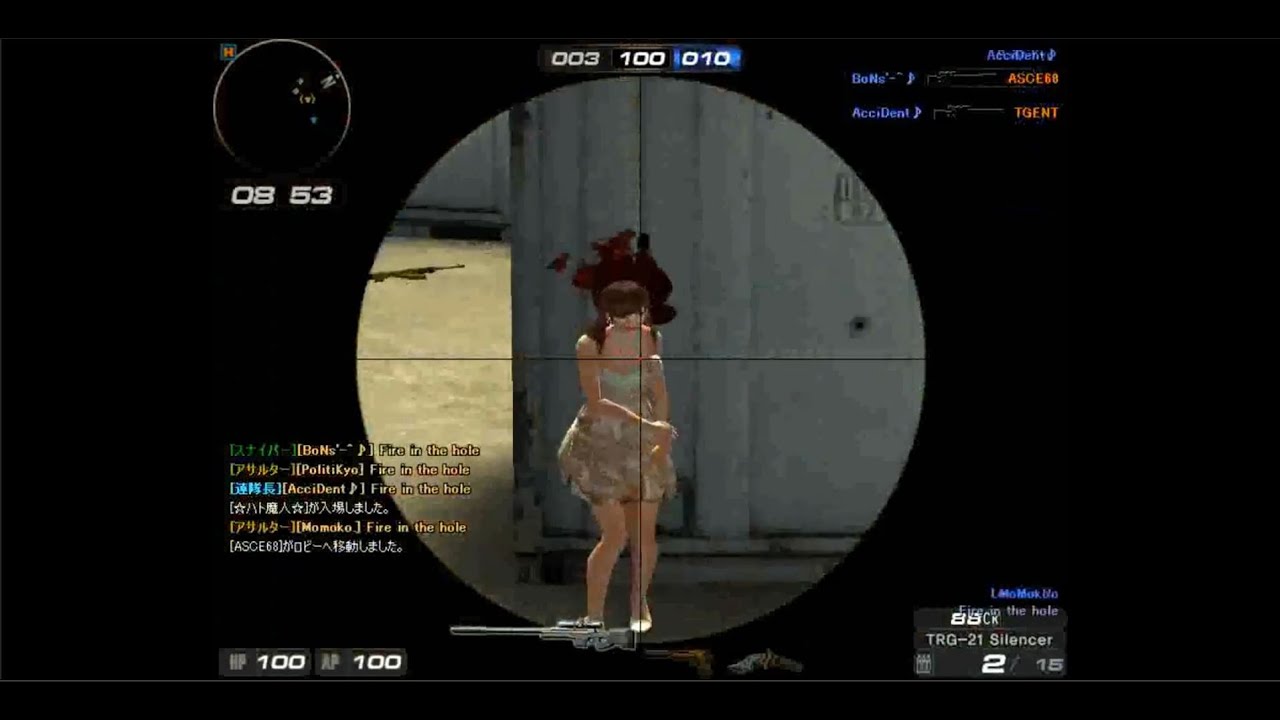This screenshot has width=1280, height=720.
Task: Click the PolitiKyo chat message line
Action: 350,469
